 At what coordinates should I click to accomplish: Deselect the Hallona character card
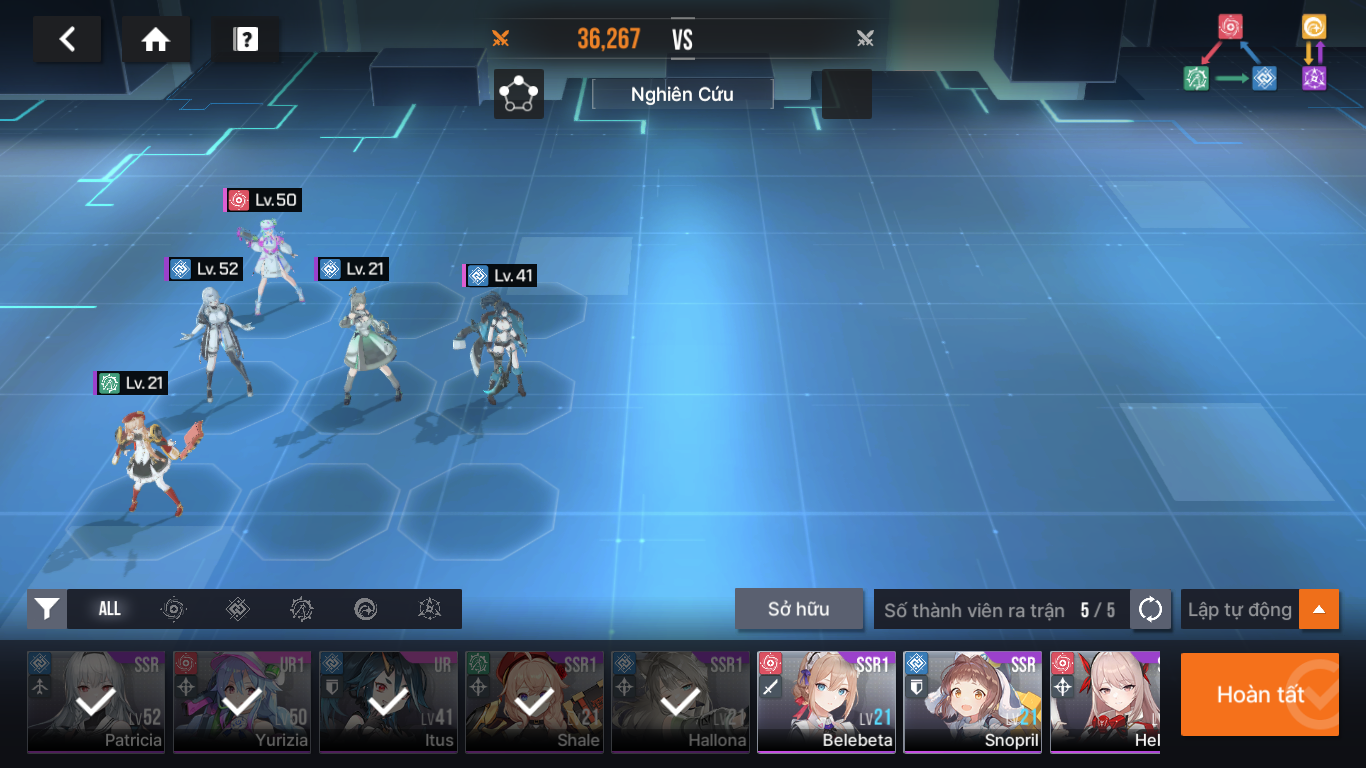679,702
